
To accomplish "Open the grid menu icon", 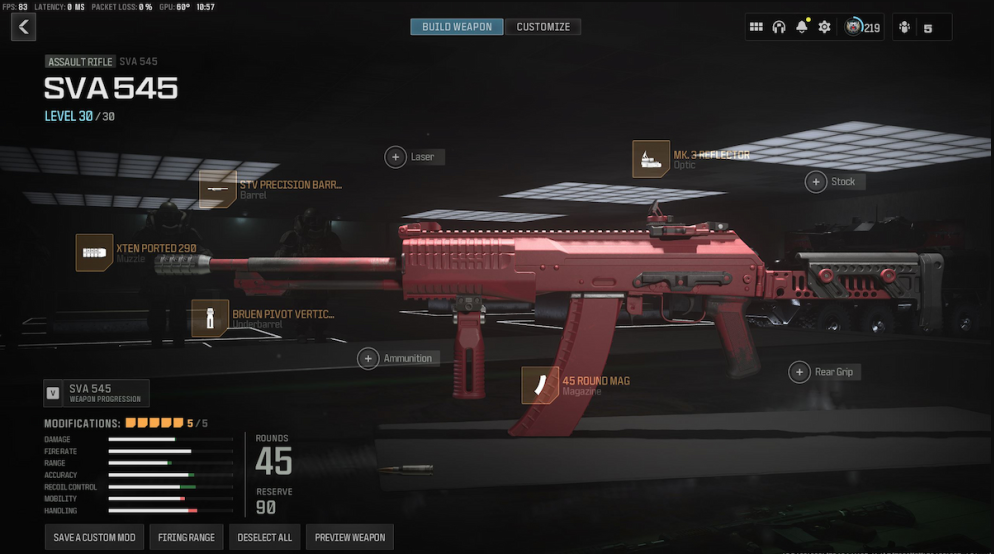I will tap(756, 27).
